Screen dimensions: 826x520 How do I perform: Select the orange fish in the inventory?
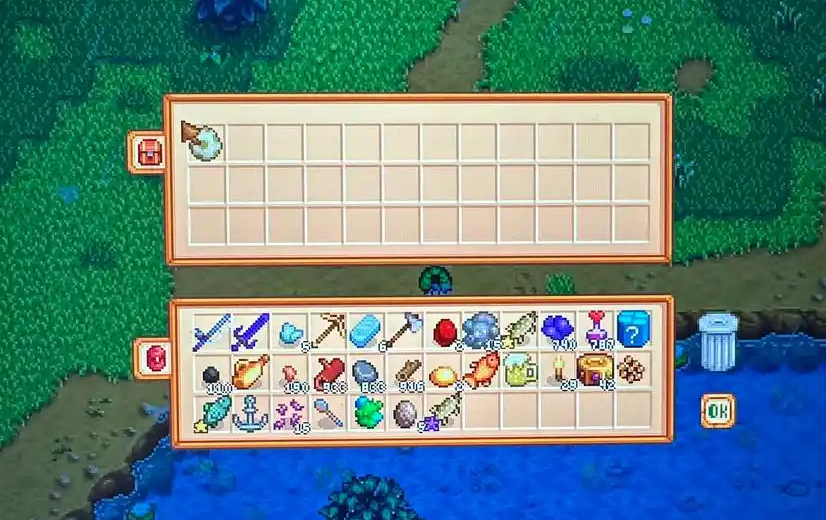click(x=481, y=370)
